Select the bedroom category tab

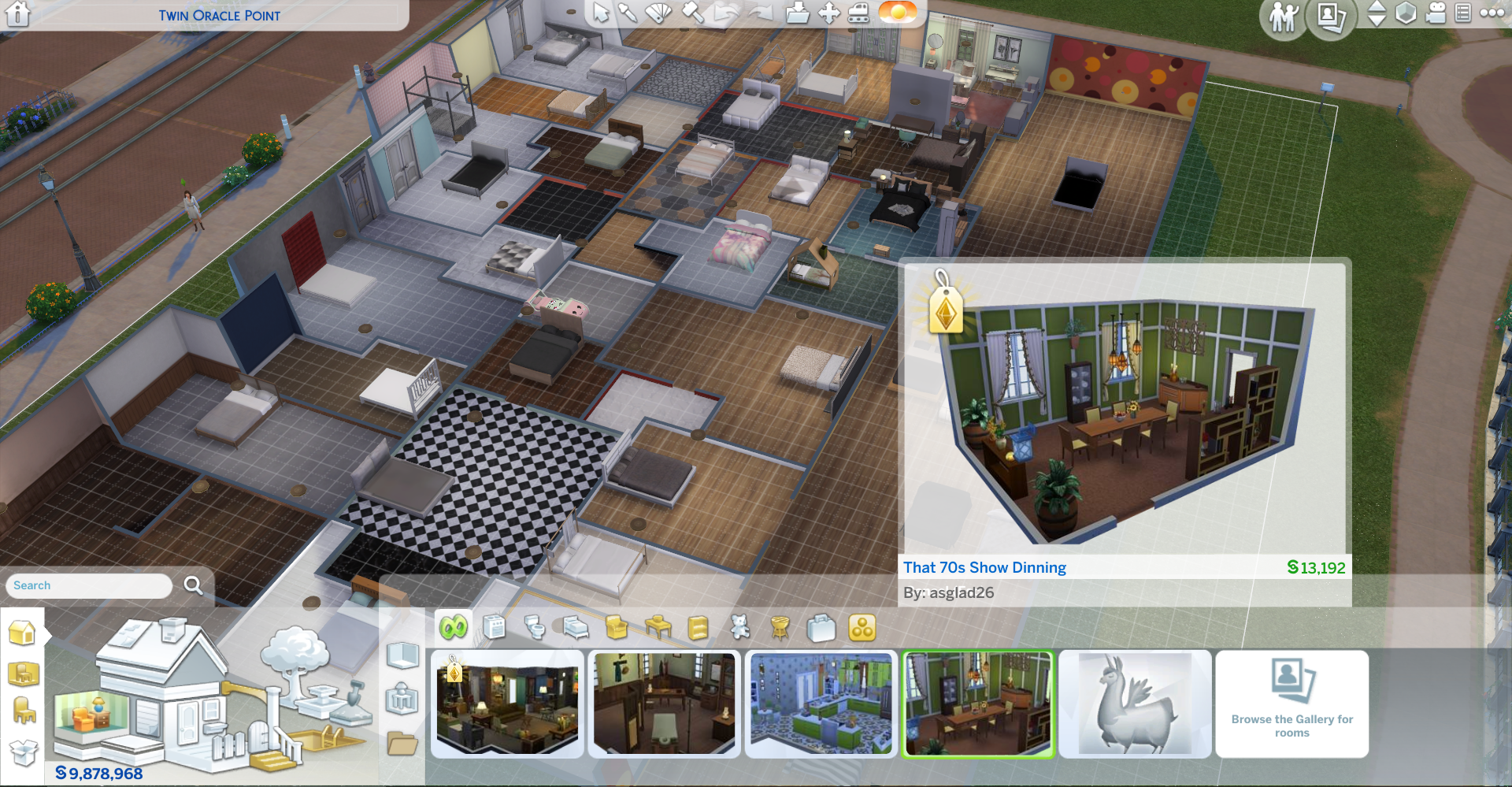(576, 628)
